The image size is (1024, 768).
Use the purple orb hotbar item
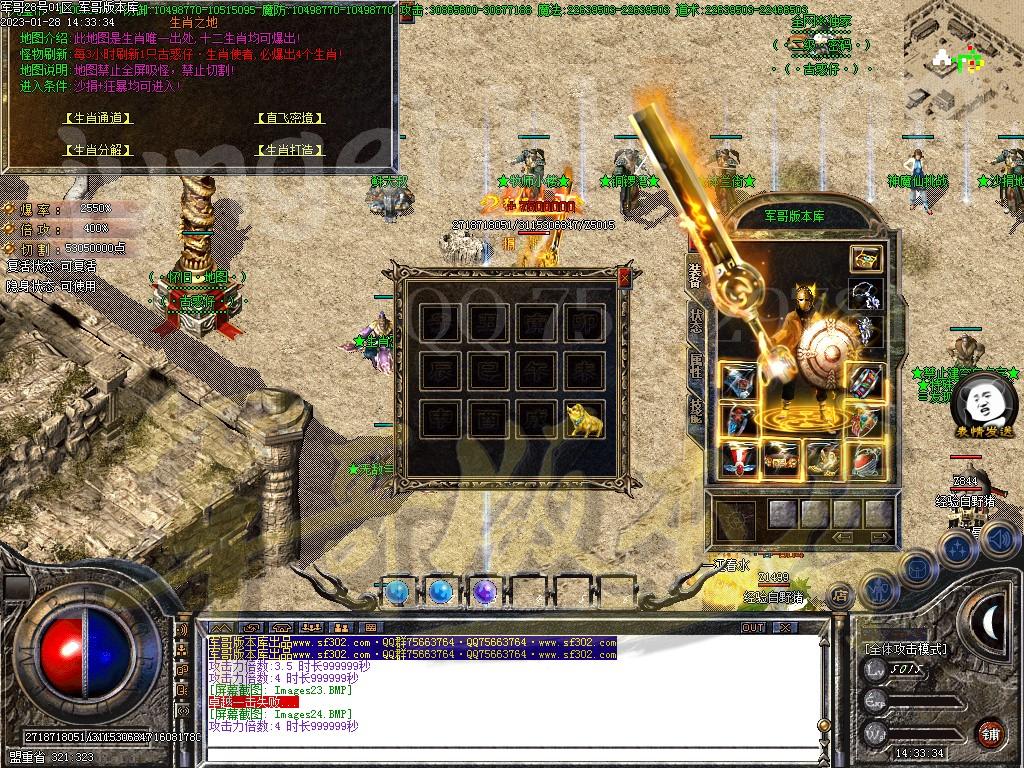point(485,592)
